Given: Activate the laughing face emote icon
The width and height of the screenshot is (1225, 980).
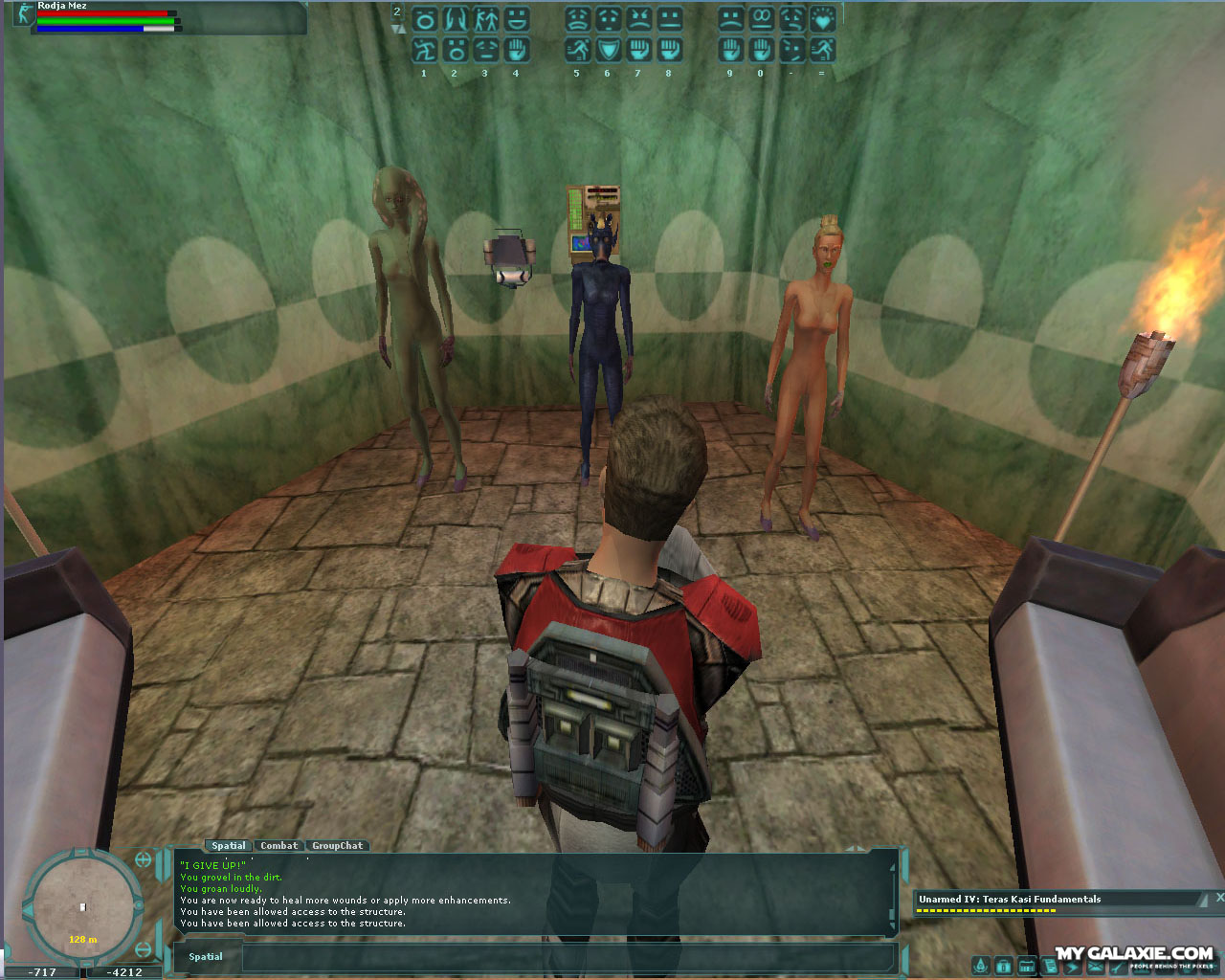Looking at the screenshot, I should click(516, 18).
